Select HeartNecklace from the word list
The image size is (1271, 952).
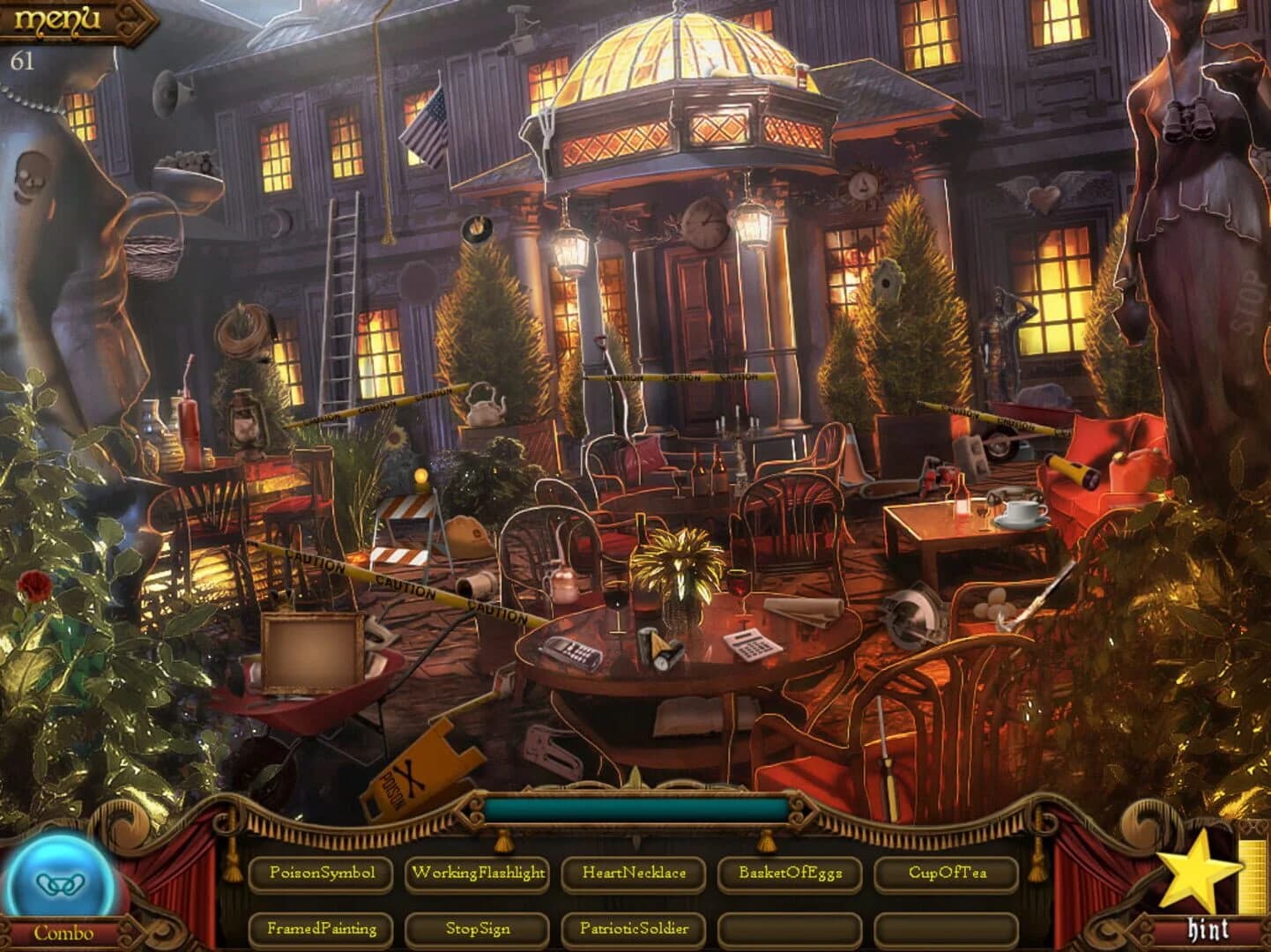[x=635, y=874]
